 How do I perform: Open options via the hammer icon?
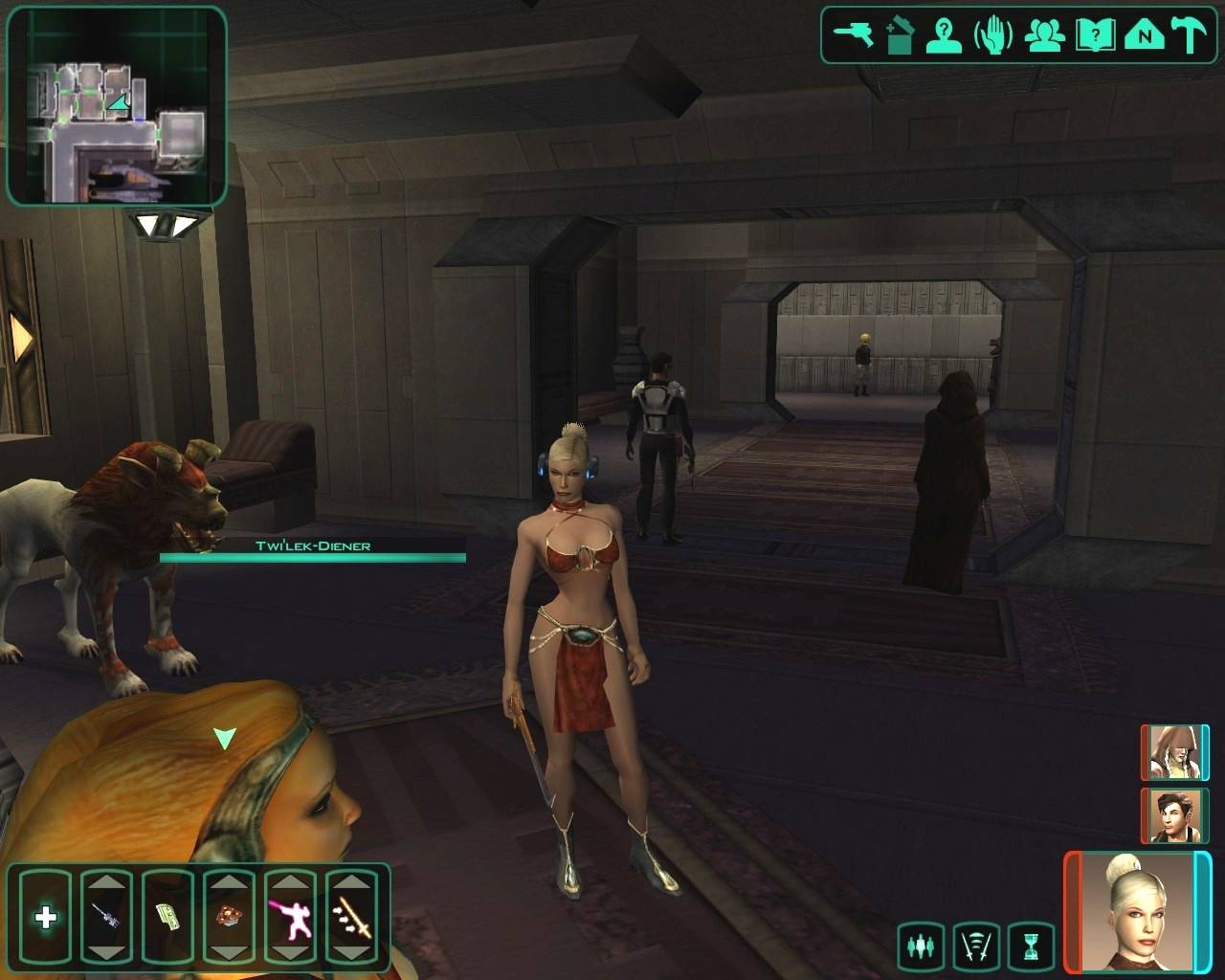pos(1191,35)
